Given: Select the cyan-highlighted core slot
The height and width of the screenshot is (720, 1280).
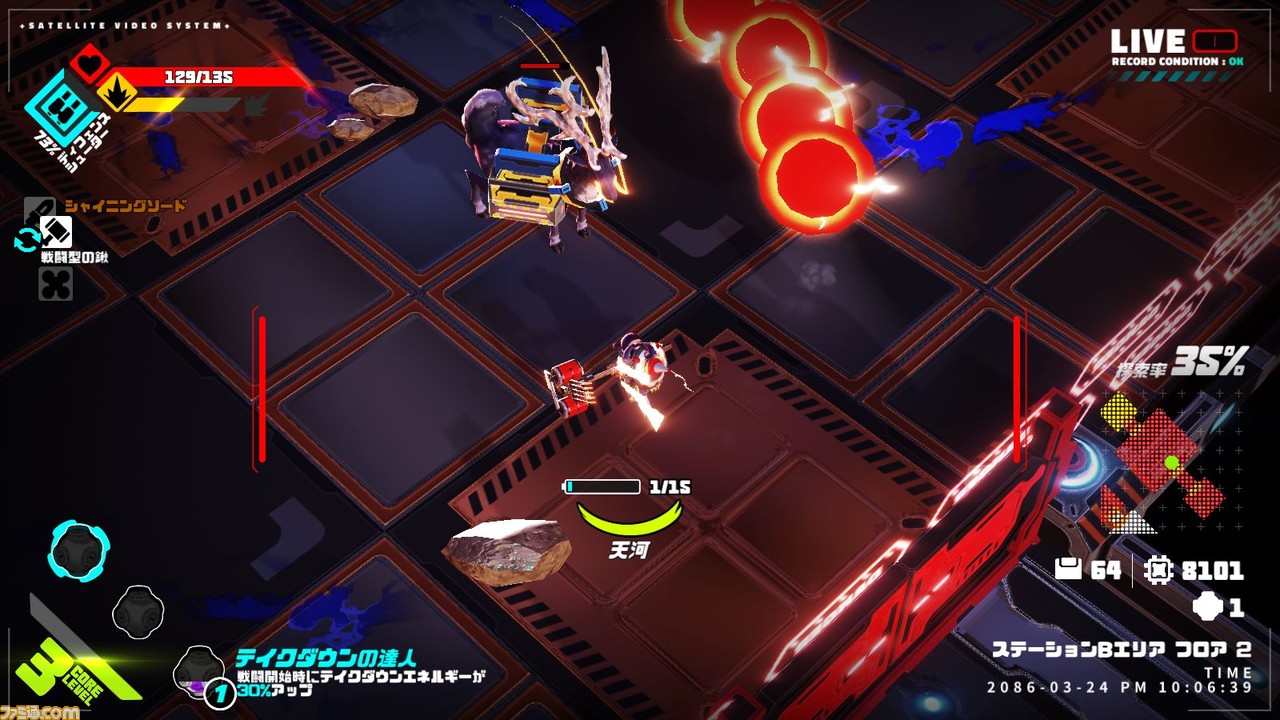Looking at the screenshot, I should click(79, 550).
